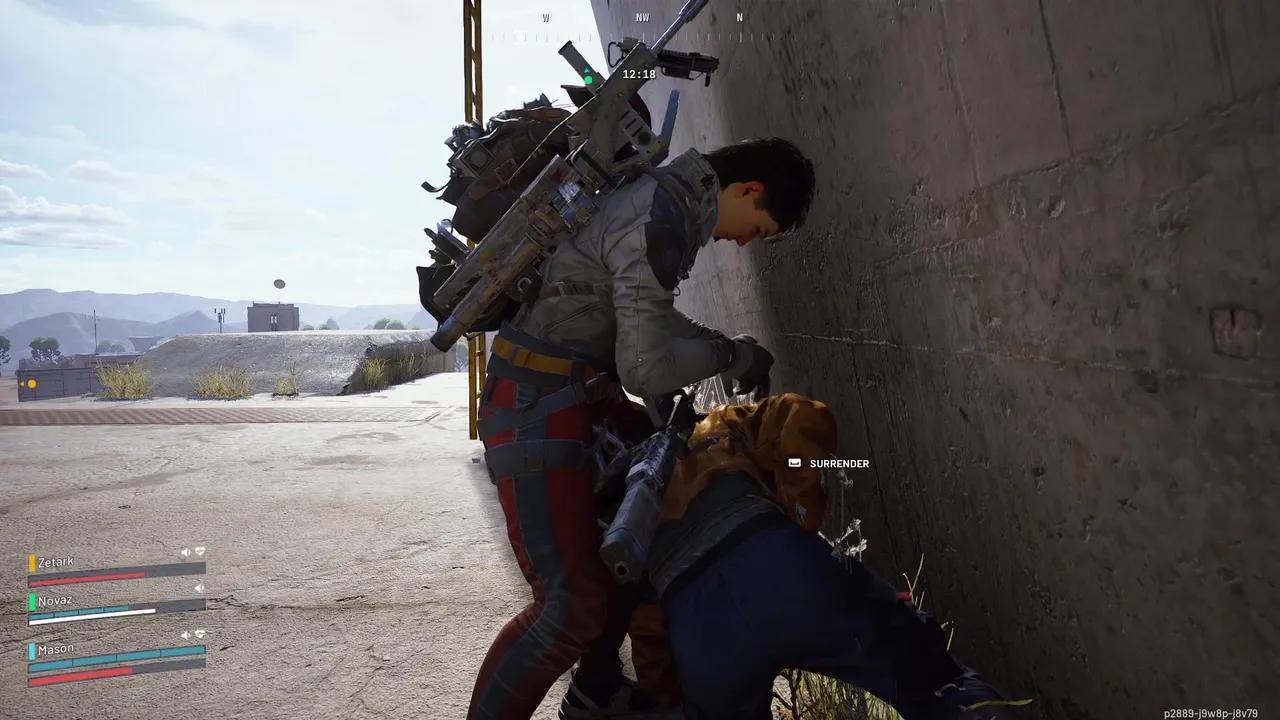
Task: Toggle Mason's voice chat speaker off
Action: point(185,635)
